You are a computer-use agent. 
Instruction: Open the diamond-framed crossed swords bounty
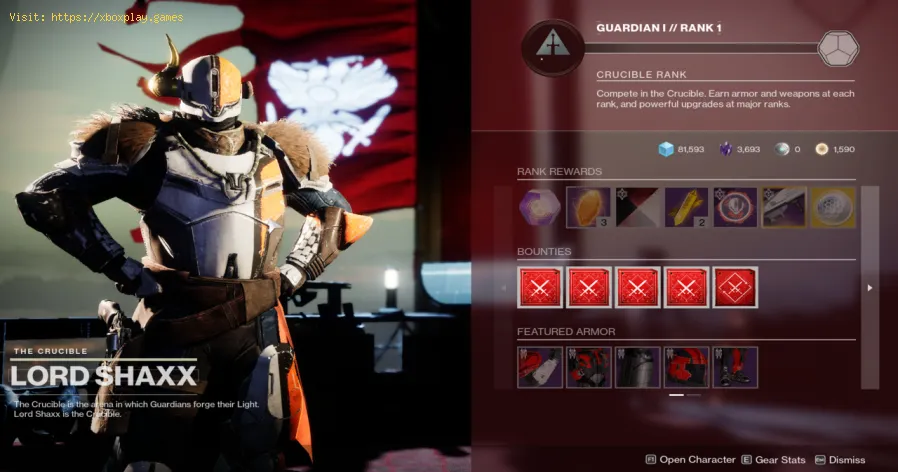tap(735, 288)
